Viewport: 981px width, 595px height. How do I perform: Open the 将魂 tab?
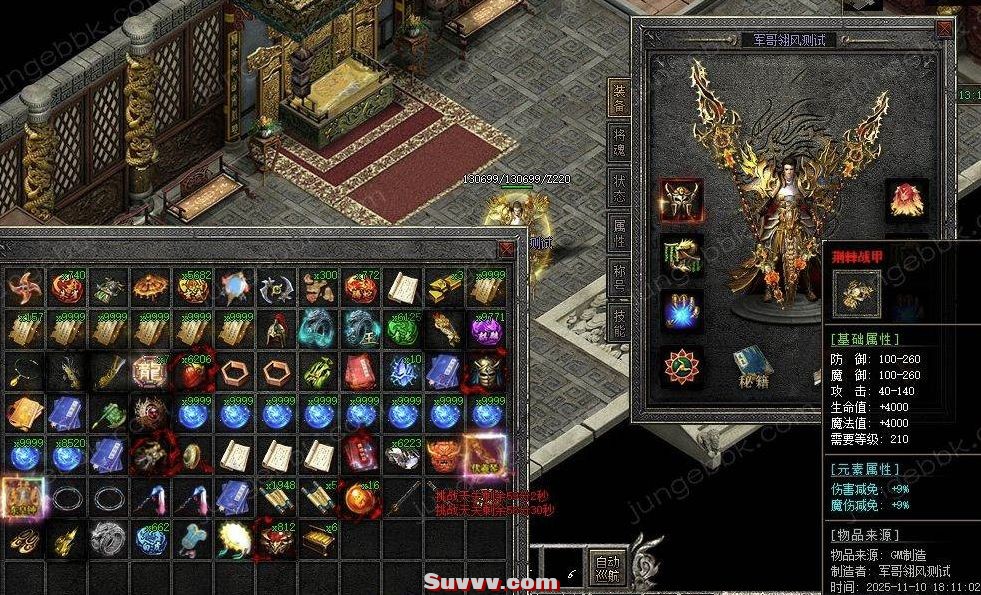pyautogui.click(x=619, y=142)
